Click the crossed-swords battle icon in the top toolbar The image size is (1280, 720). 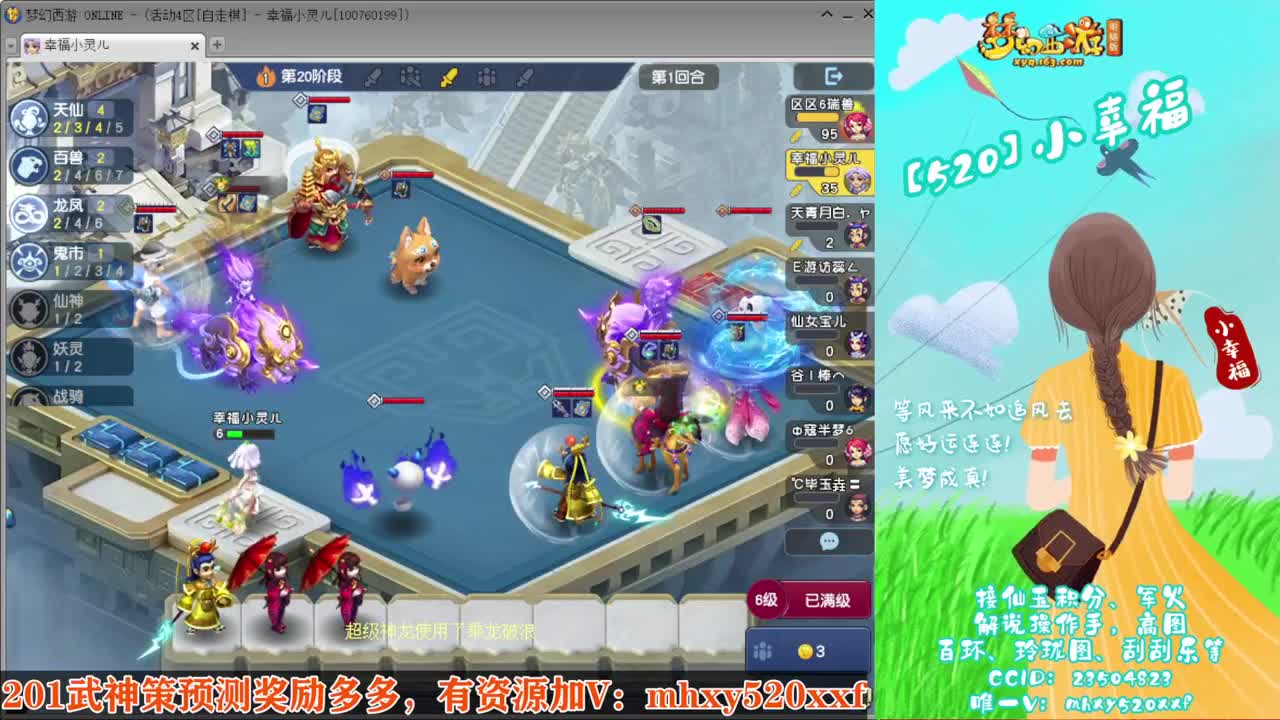(412, 76)
